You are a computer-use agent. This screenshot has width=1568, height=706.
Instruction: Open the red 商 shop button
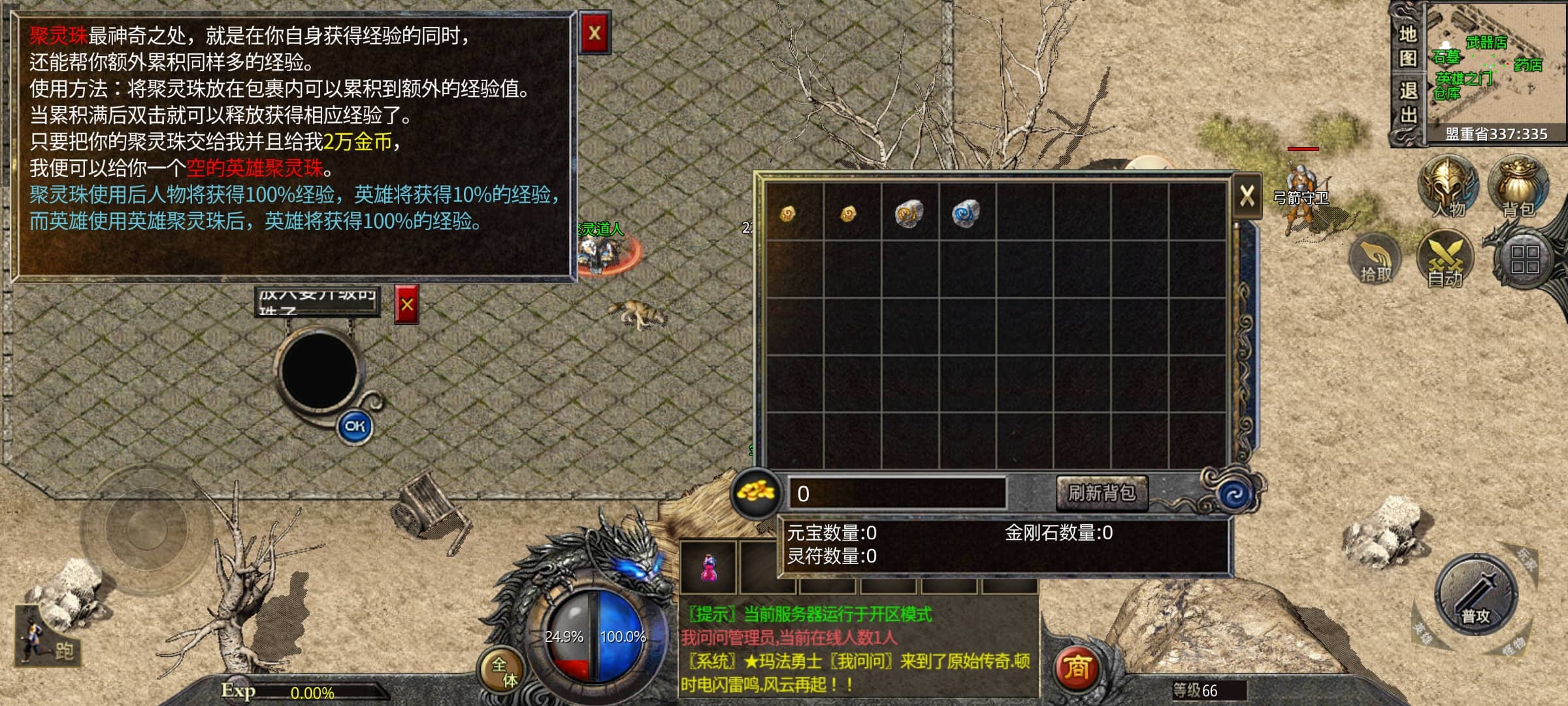1076,668
